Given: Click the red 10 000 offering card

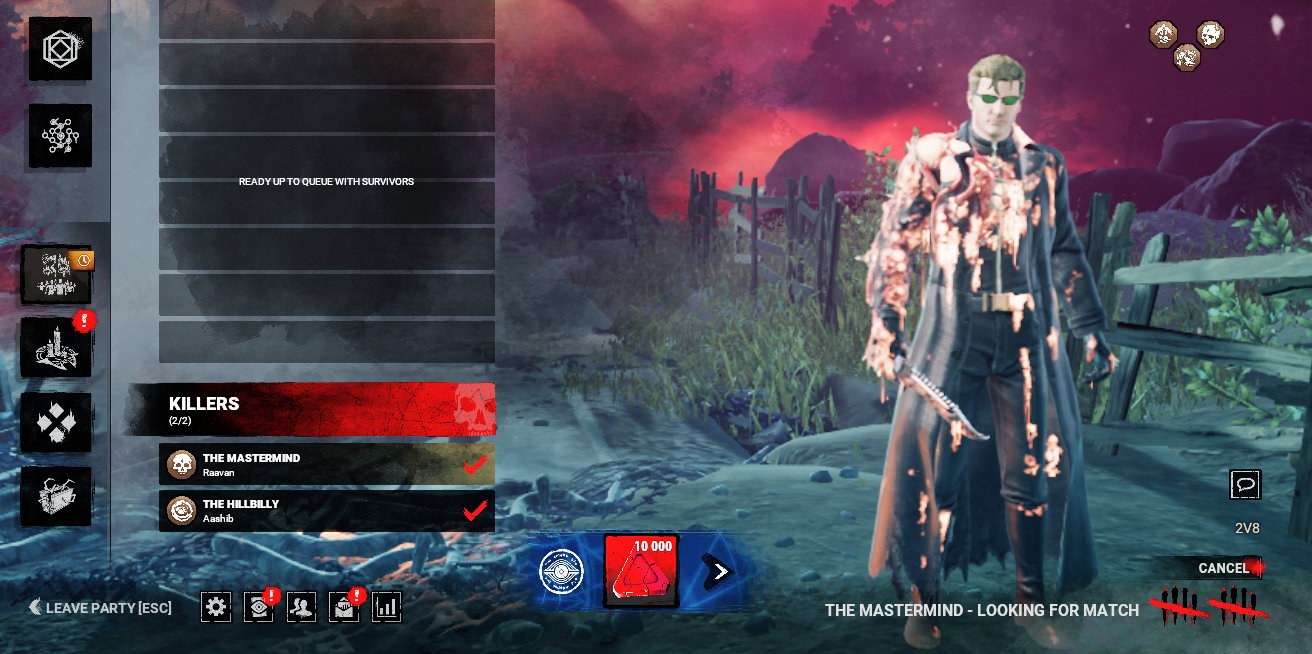Looking at the screenshot, I should coord(641,571).
